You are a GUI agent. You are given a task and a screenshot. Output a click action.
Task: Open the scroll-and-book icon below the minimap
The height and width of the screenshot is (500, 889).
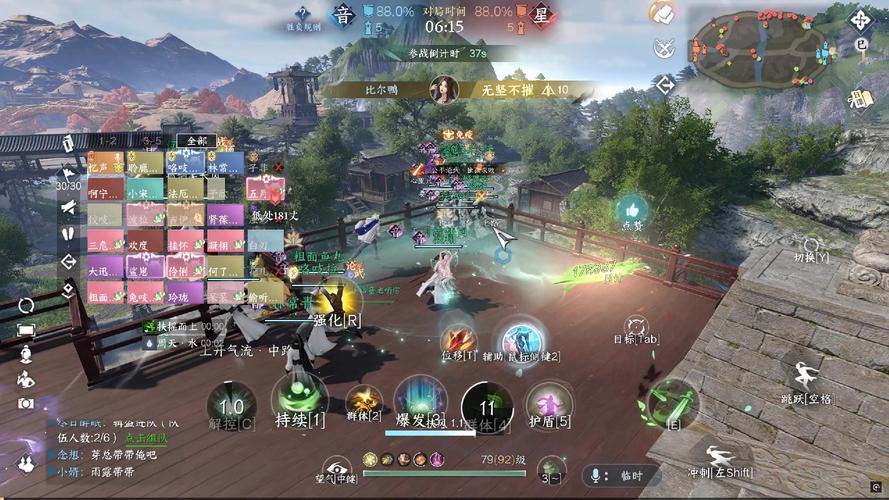[x=859, y=99]
